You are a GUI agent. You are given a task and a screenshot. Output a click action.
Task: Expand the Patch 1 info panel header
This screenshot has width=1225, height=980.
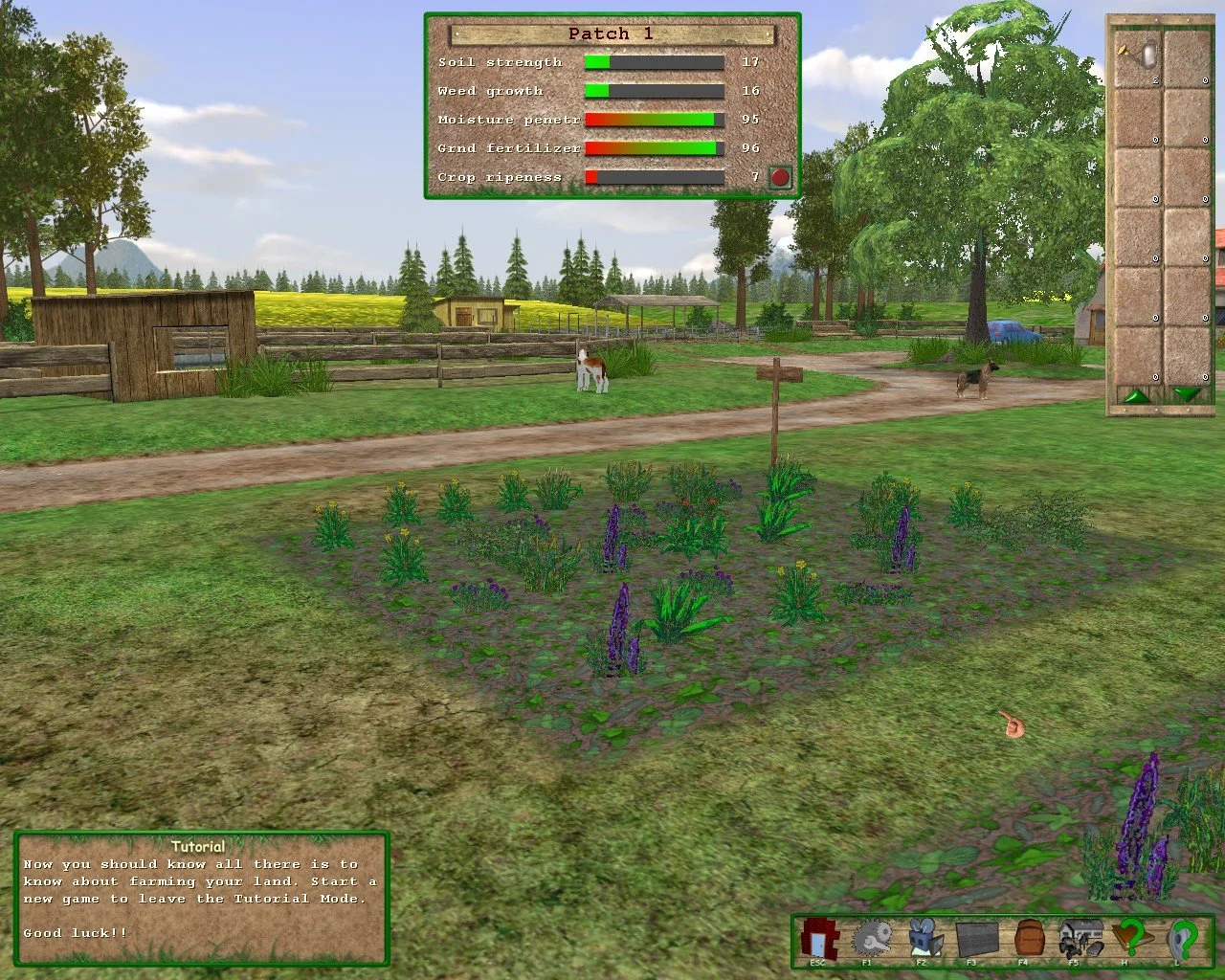pos(612,33)
